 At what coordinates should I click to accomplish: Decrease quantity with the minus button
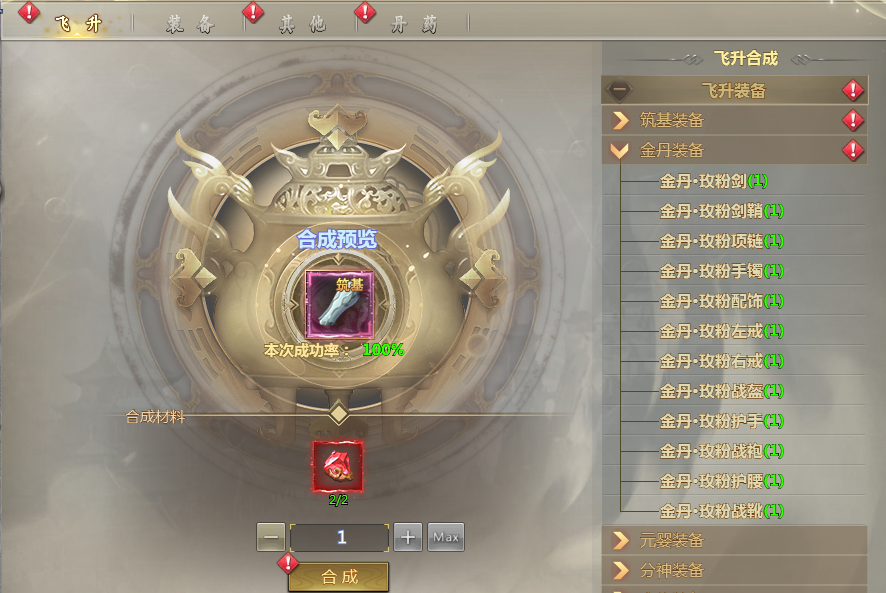pos(271,537)
